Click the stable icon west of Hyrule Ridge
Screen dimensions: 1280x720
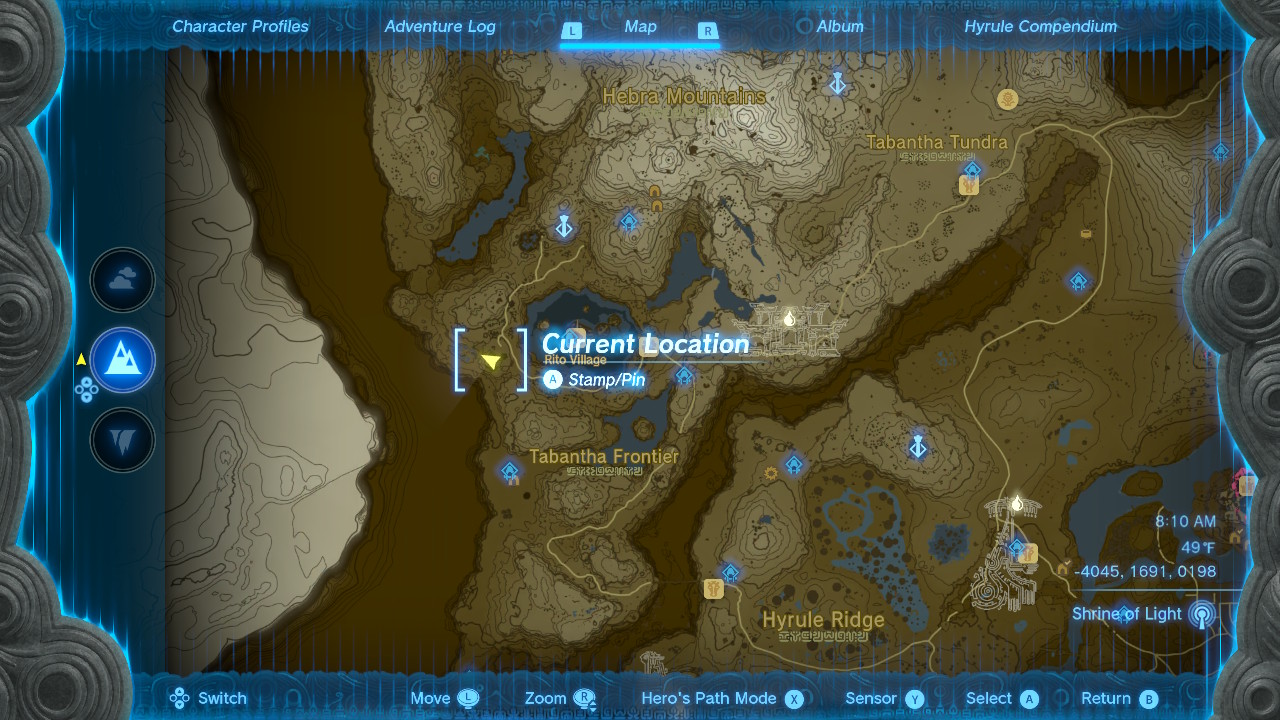tap(712, 590)
